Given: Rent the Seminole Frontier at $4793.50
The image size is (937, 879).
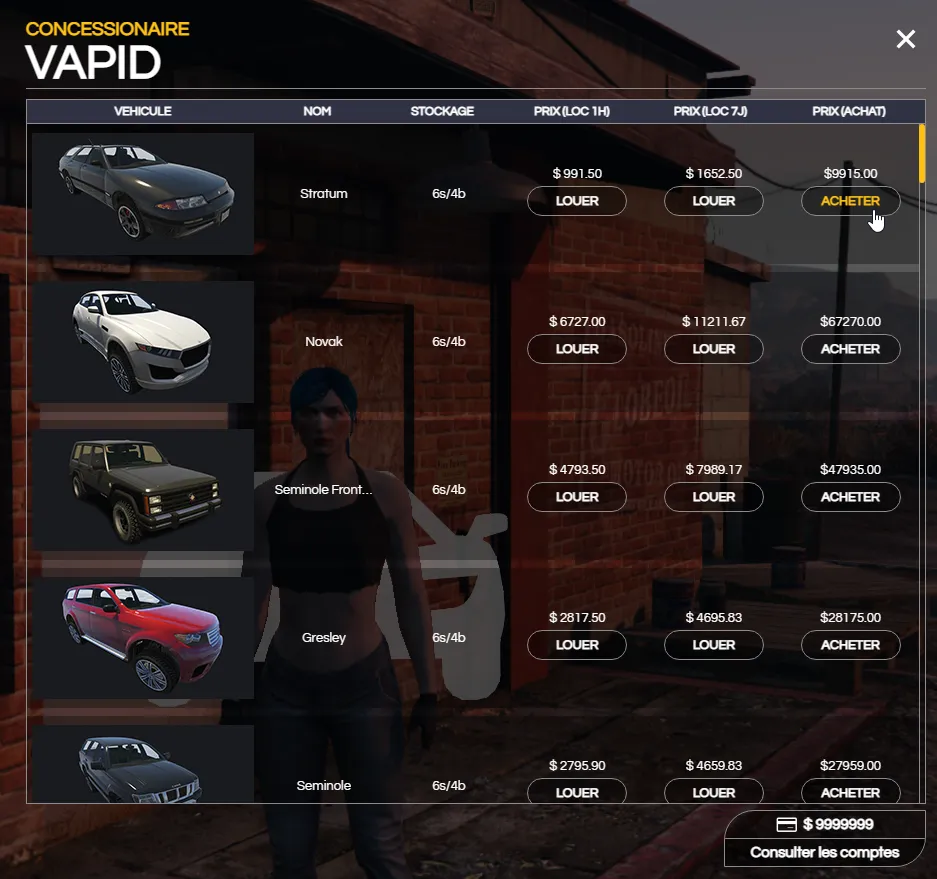Looking at the screenshot, I should pyautogui.click(x=577, y=497).
